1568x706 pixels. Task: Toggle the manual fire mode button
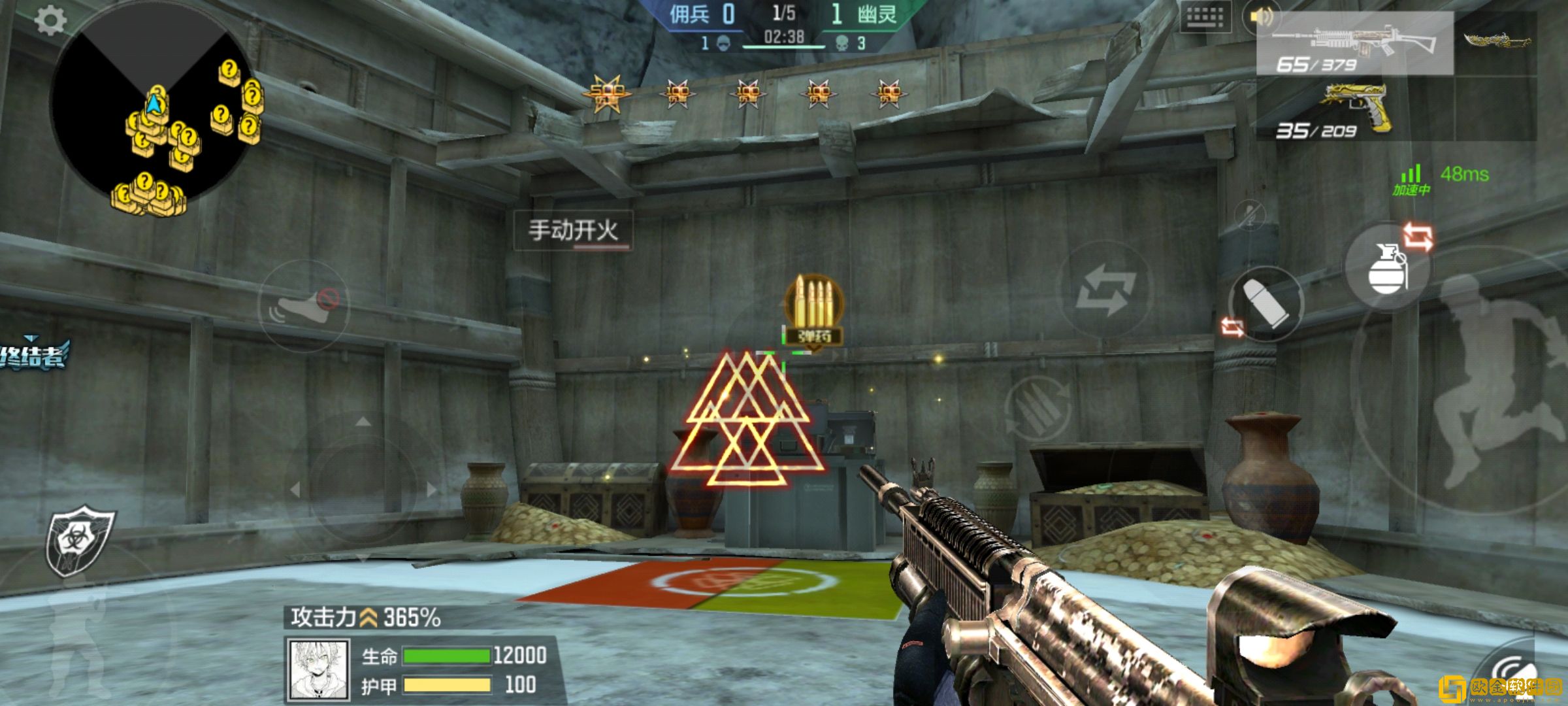573,230
